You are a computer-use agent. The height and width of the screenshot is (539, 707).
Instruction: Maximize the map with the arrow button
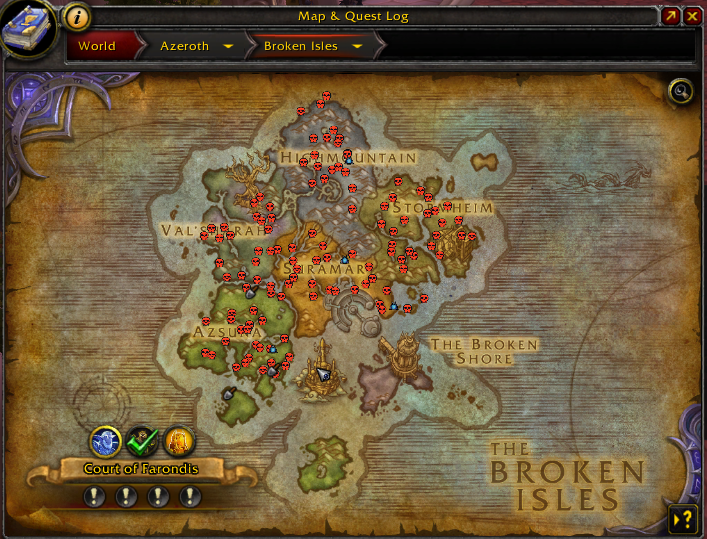tap(671, 16)
